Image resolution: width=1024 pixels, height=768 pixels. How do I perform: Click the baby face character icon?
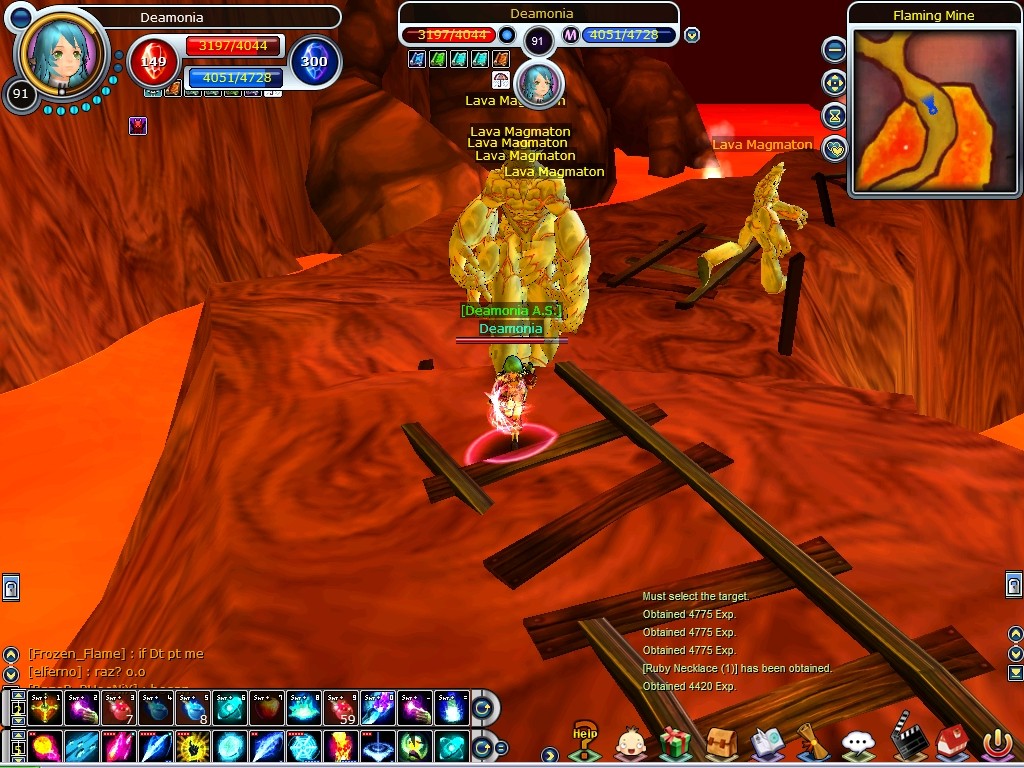(x=630, y=743)
